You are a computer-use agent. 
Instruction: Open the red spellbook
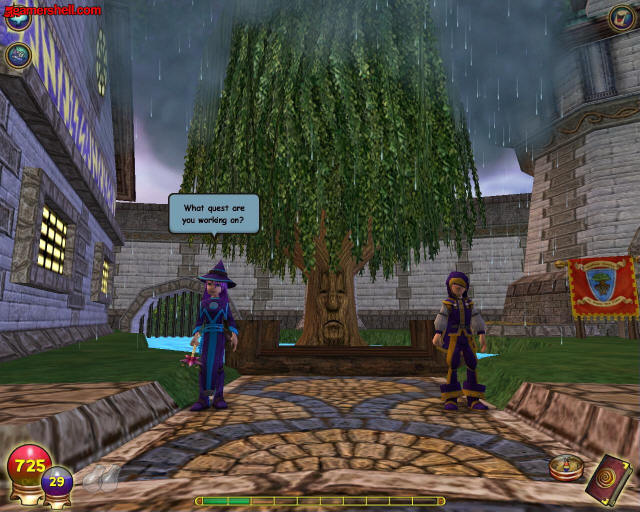608,476
